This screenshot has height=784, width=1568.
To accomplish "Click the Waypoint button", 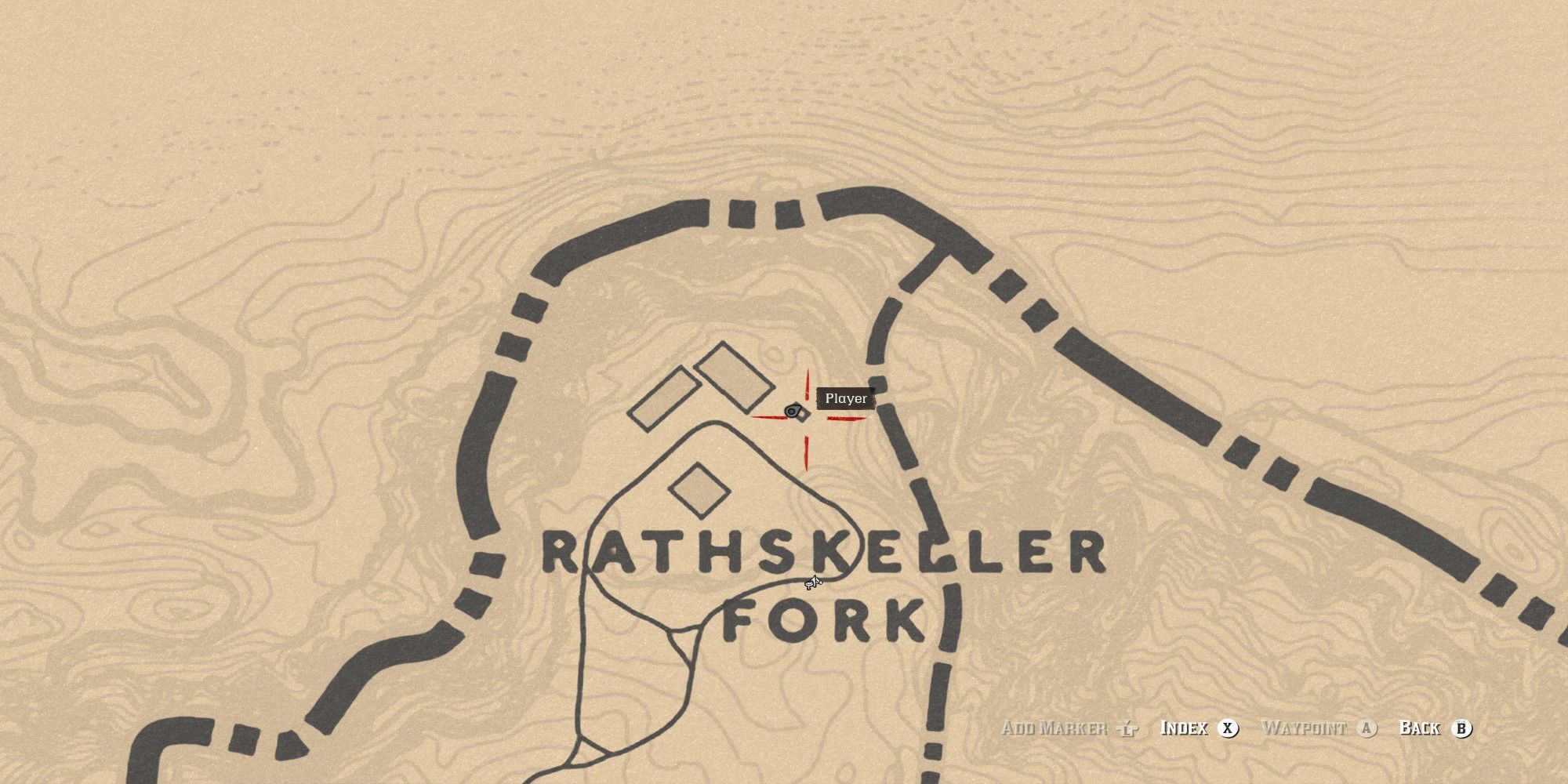I will (1305, 728).
